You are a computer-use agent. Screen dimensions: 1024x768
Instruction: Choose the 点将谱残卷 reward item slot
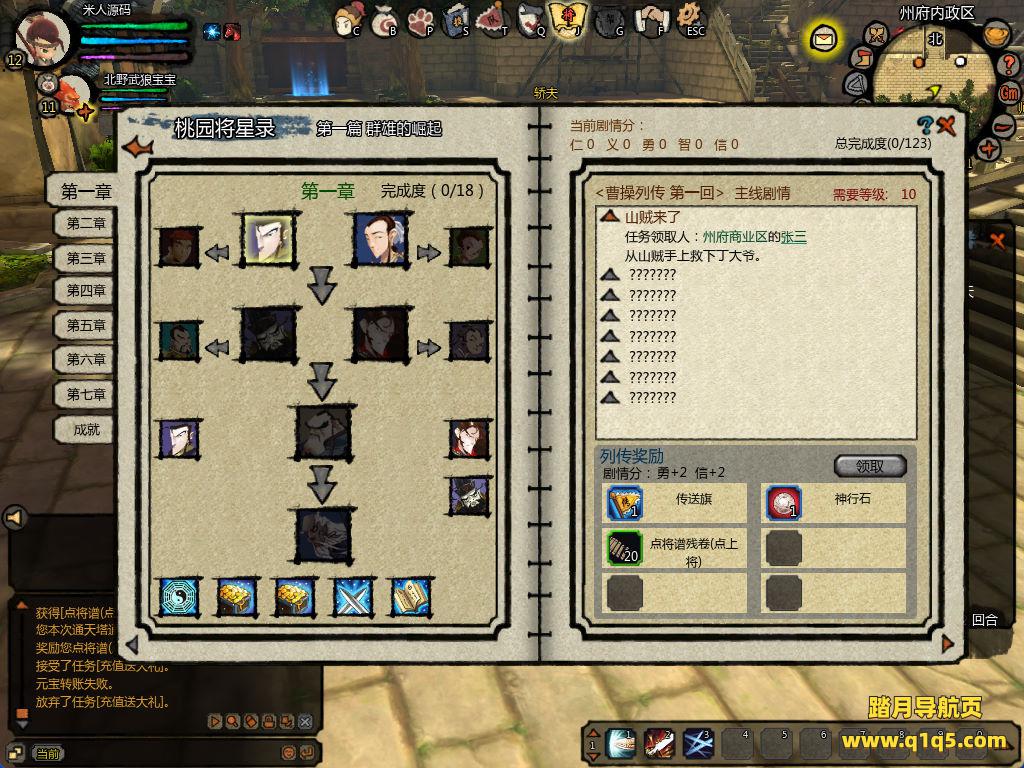625,547
